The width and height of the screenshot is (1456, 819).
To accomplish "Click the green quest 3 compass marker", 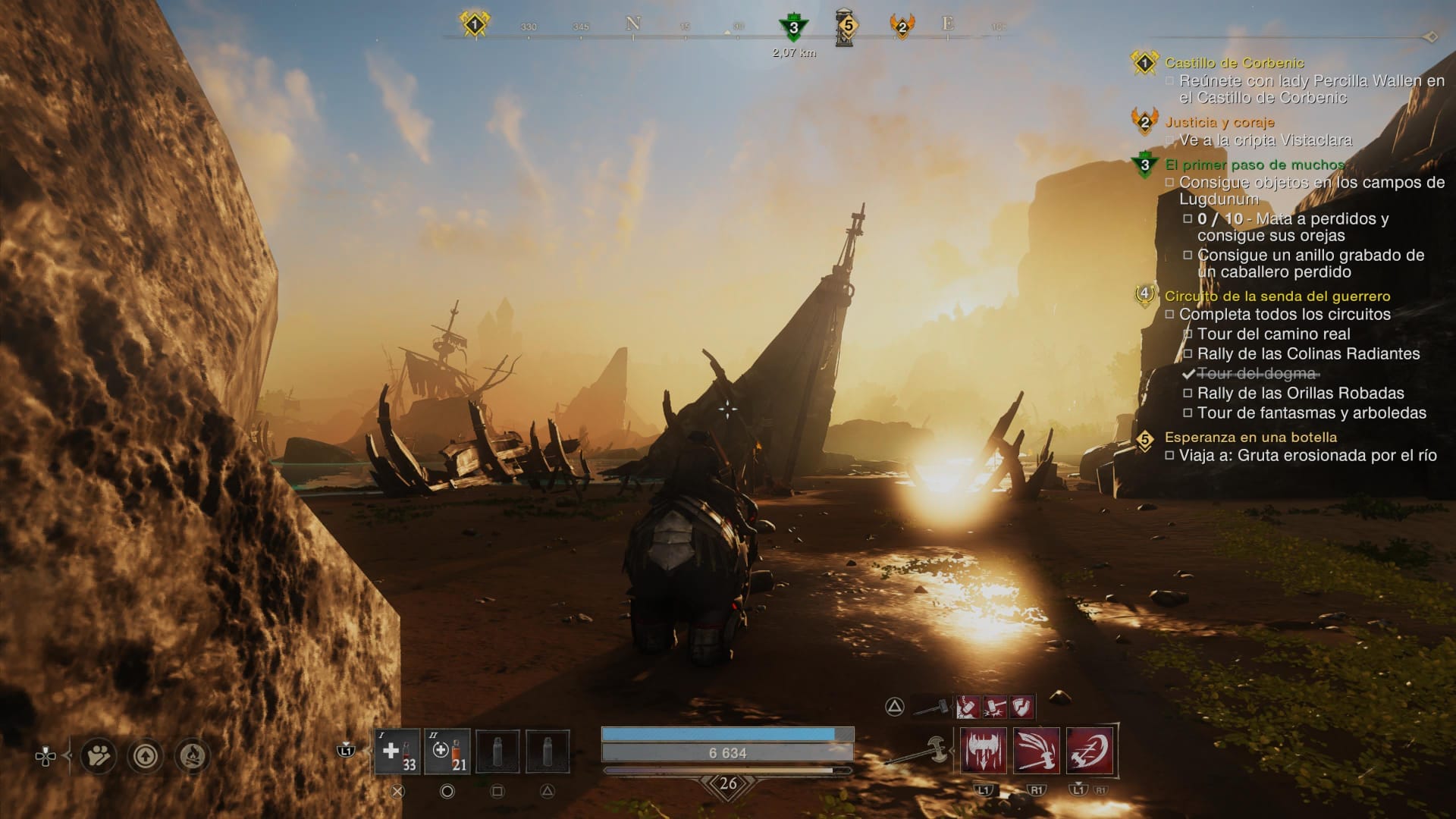I will click(793, 28).
